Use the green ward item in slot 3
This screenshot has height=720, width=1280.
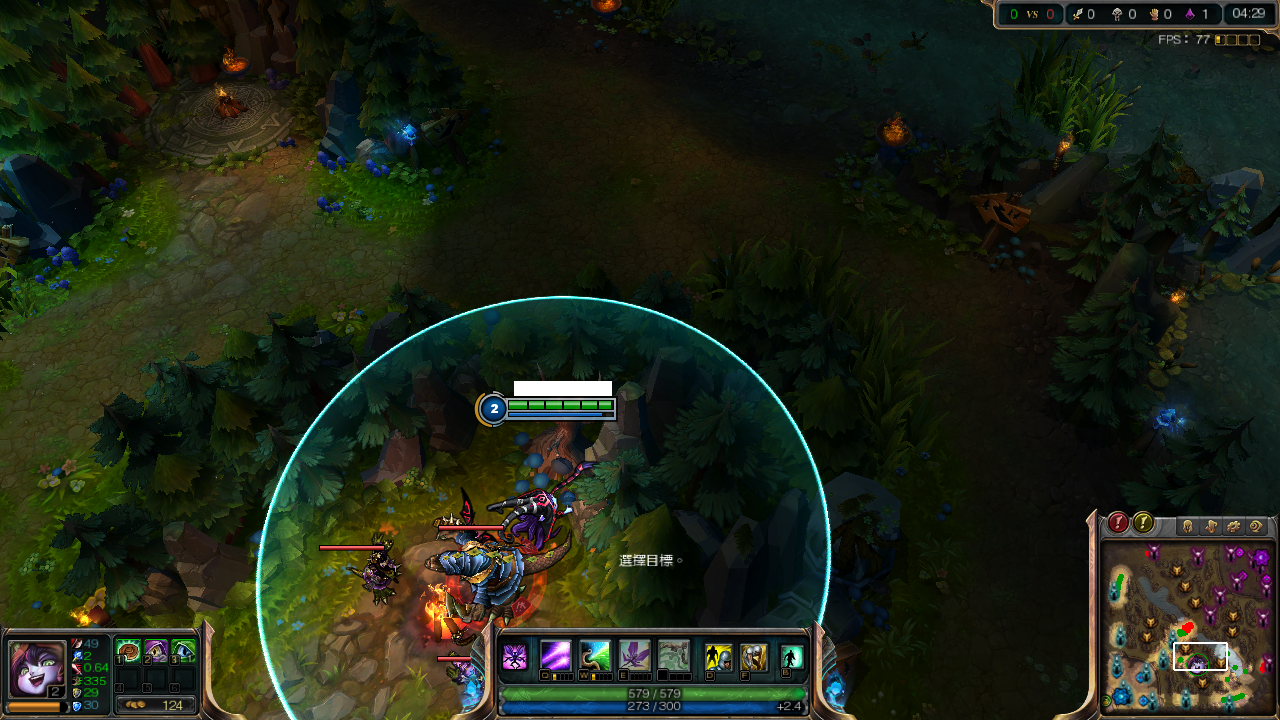(183, 652)
